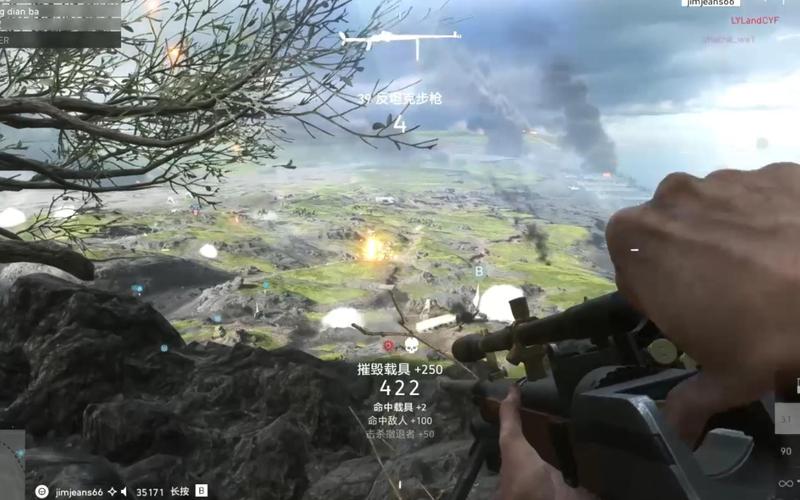This screenshot has height=500, width=800.
Task: Click the round player emblem icon
Action: point(41,491)
